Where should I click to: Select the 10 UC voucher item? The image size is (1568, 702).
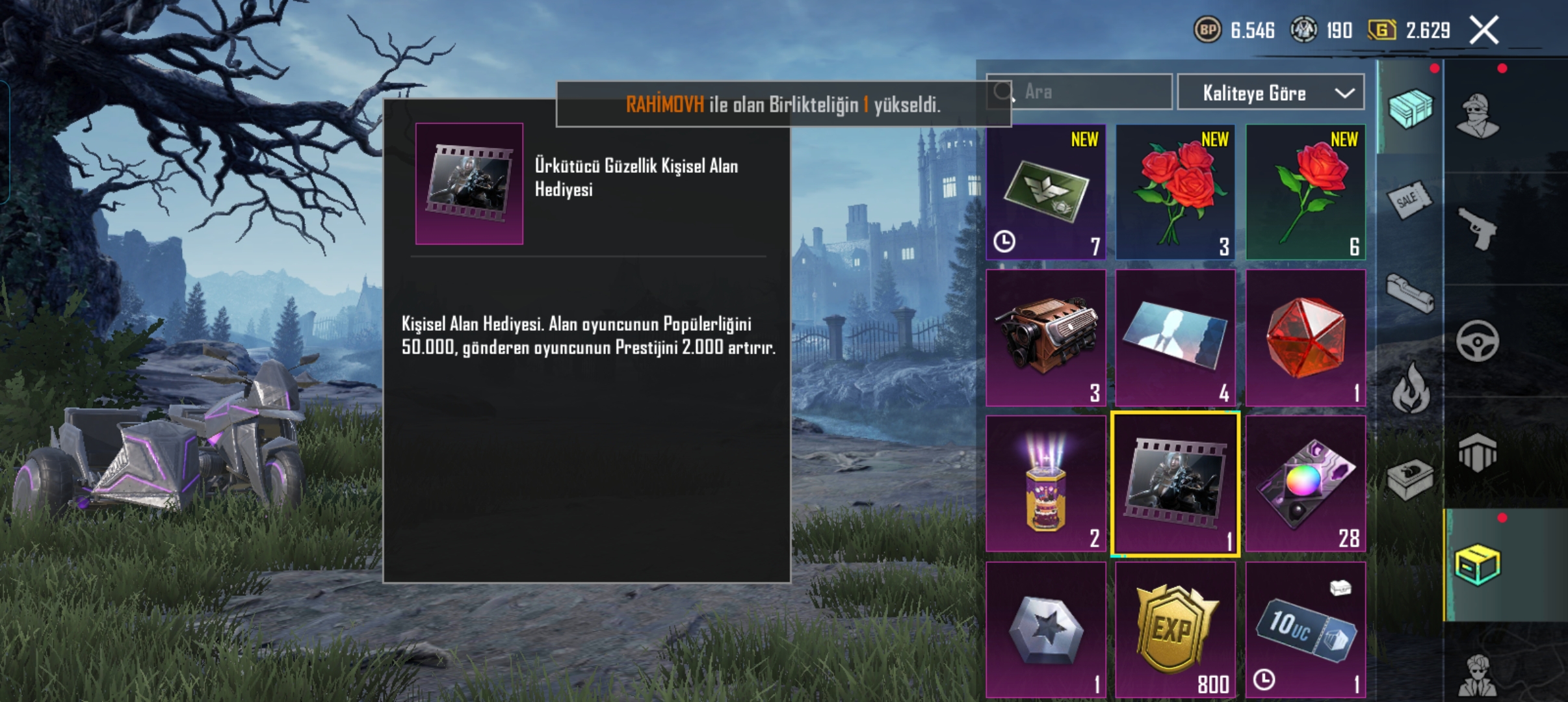(1305, 629)
